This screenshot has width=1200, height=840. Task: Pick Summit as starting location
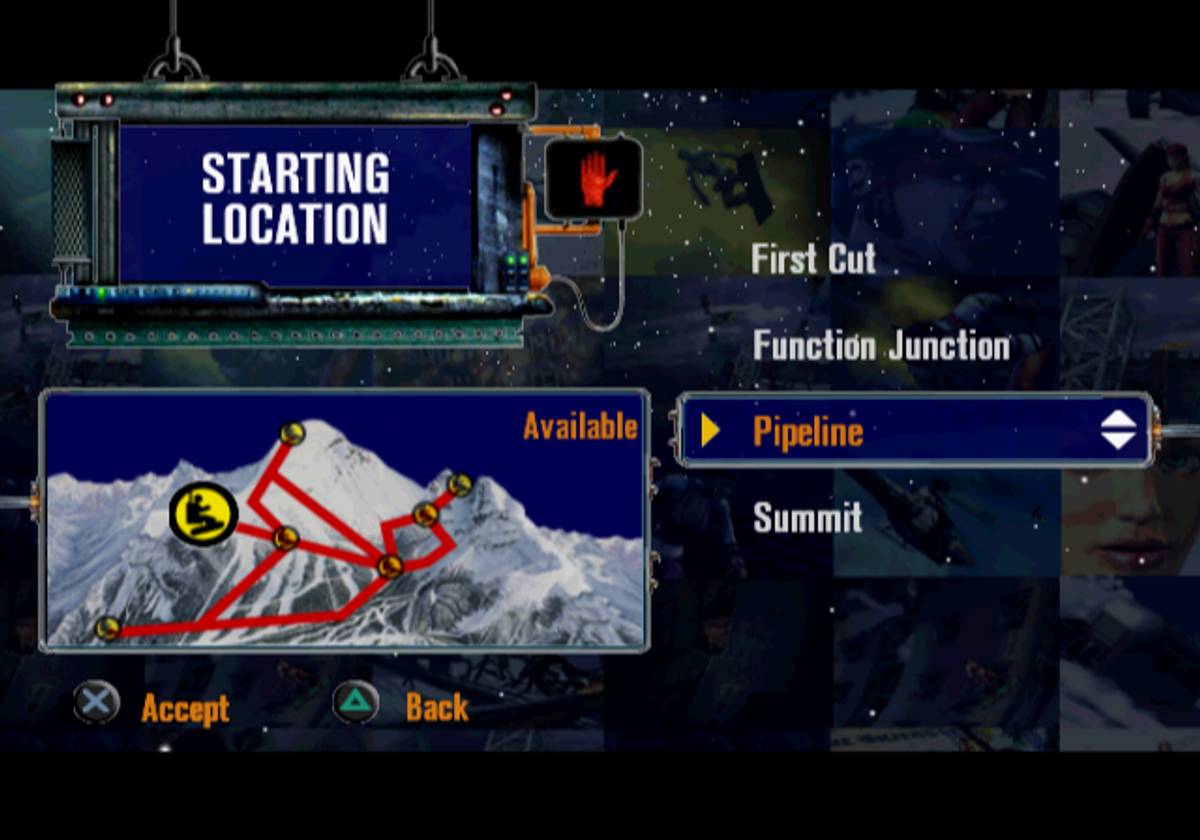pos(807,518)
